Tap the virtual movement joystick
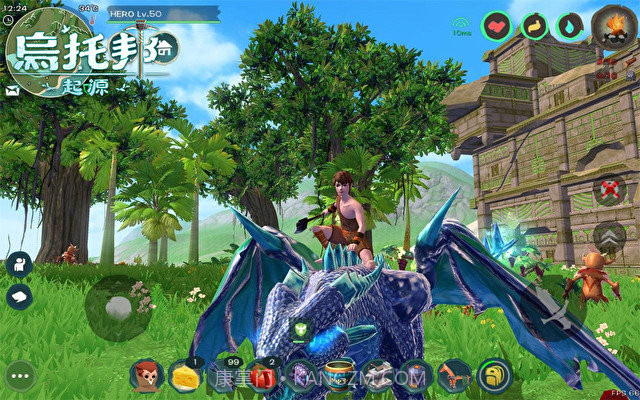 coord(118,307)
